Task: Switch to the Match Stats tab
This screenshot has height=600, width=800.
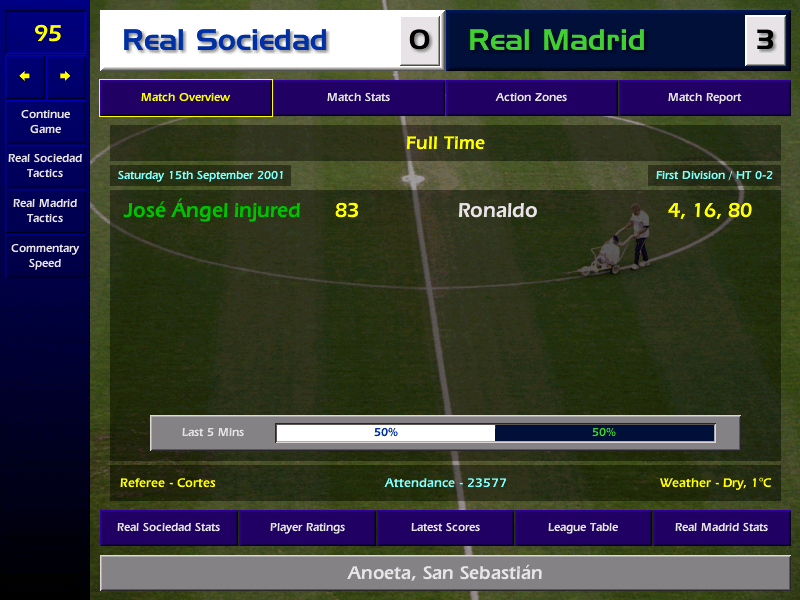Action: point(358,98)
